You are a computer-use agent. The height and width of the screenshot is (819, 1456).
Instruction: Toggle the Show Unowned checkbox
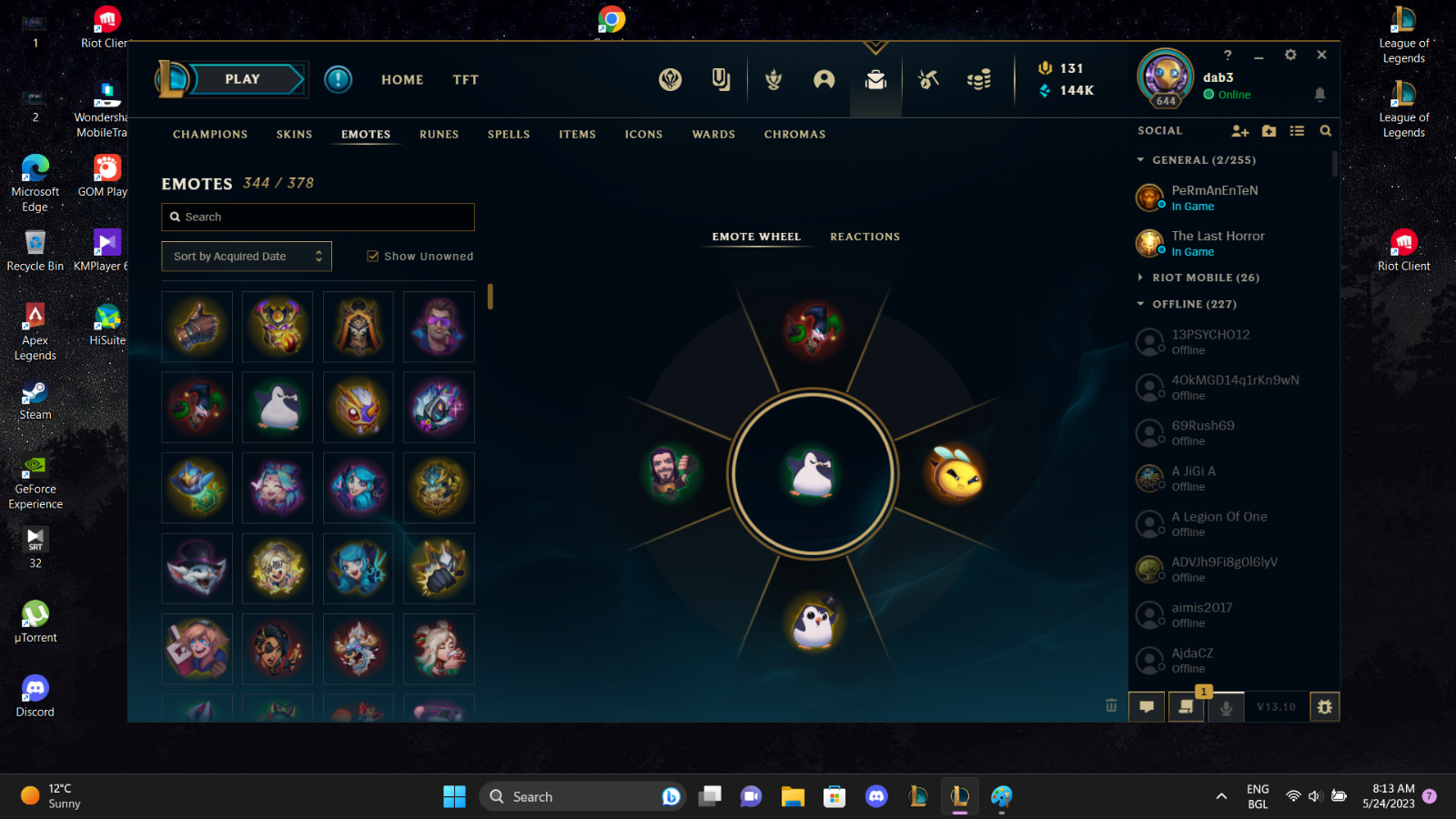[373, 256]
